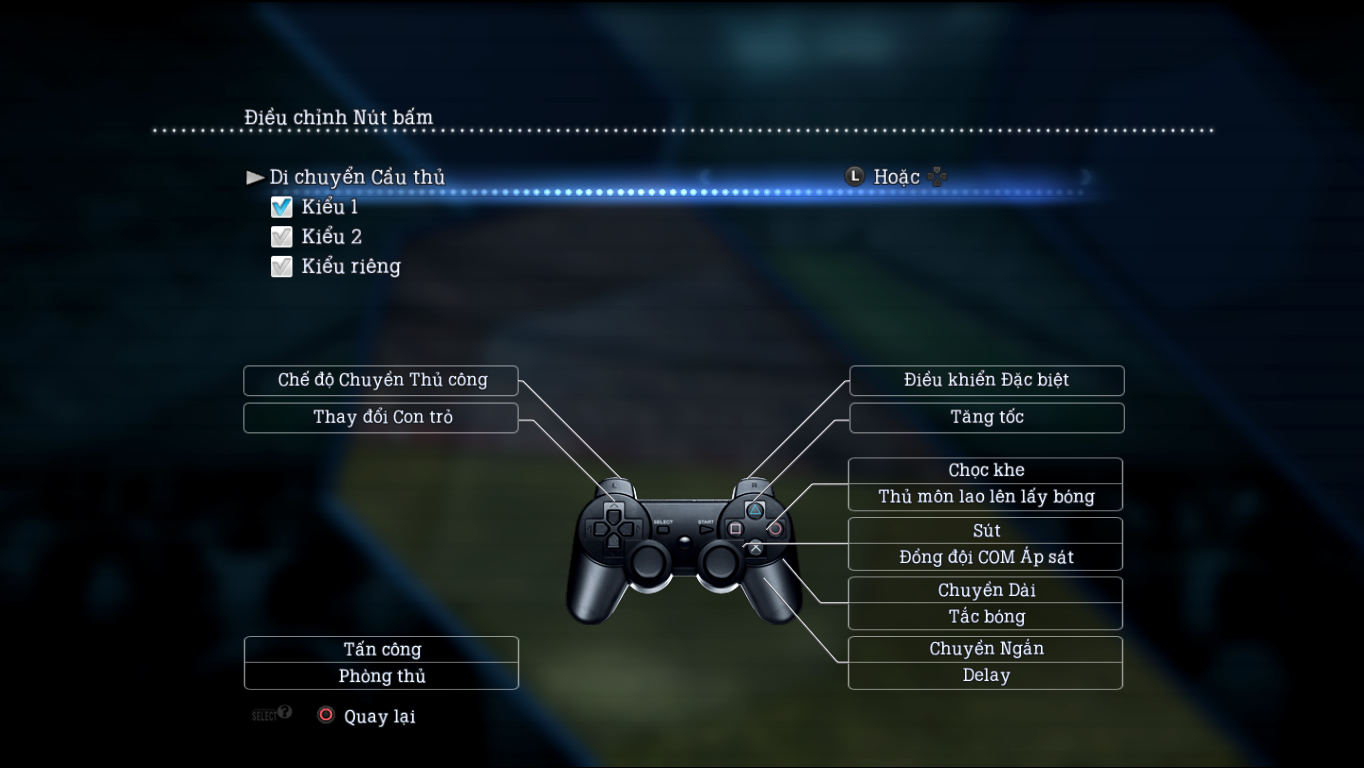Click the cross (X) button on the controller
The height and width of the screenshot is (768, 1364).
pos(757,549)
